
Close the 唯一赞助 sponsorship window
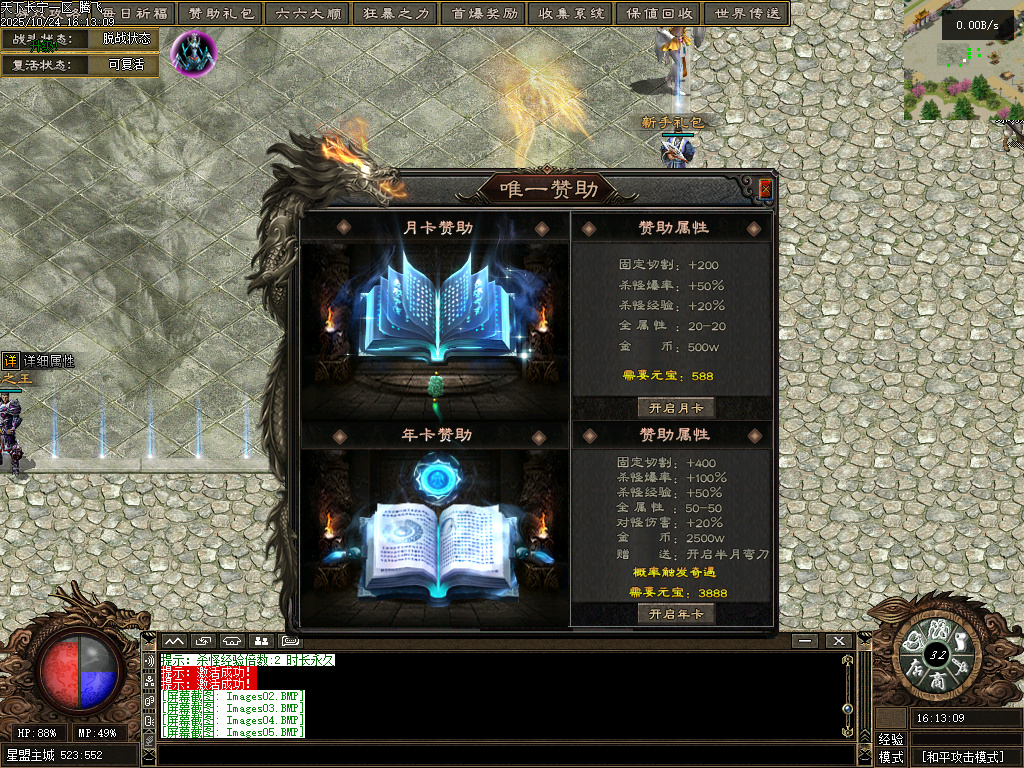[765, 188]
